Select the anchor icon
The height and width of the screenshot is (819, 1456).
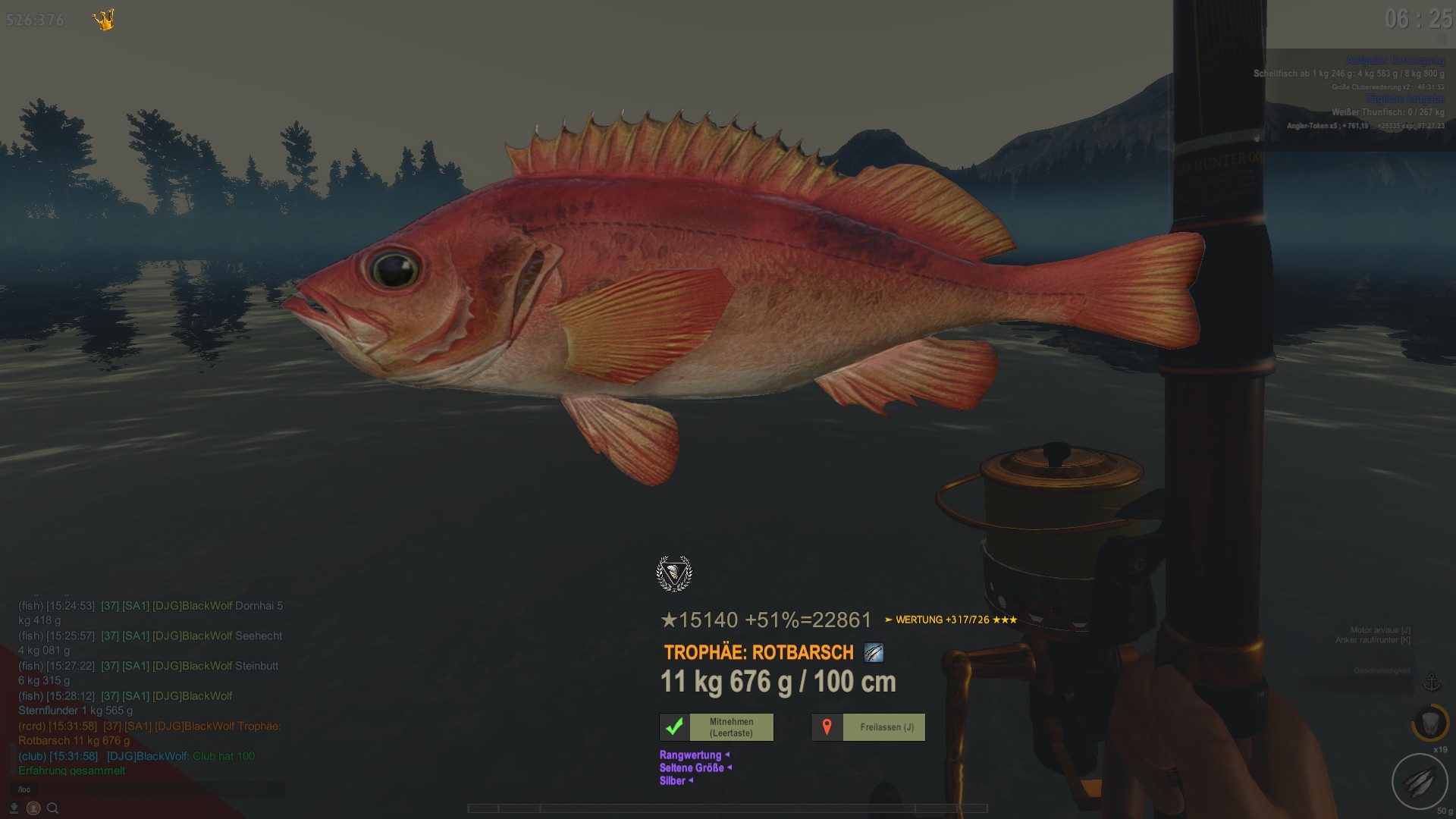(x=1432, y=682)
